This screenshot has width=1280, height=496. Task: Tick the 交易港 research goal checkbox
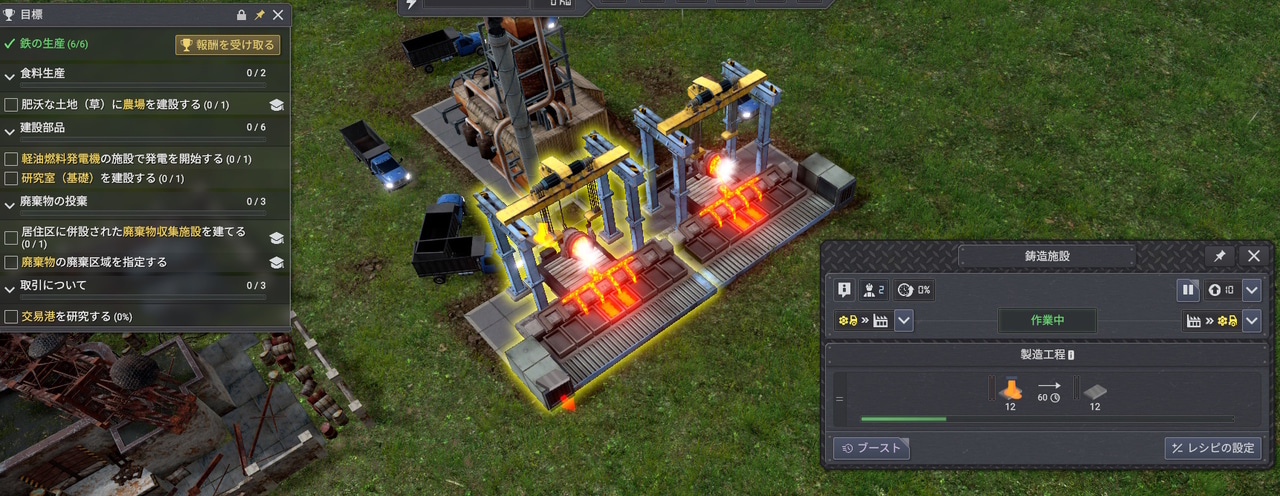(11, 317)
